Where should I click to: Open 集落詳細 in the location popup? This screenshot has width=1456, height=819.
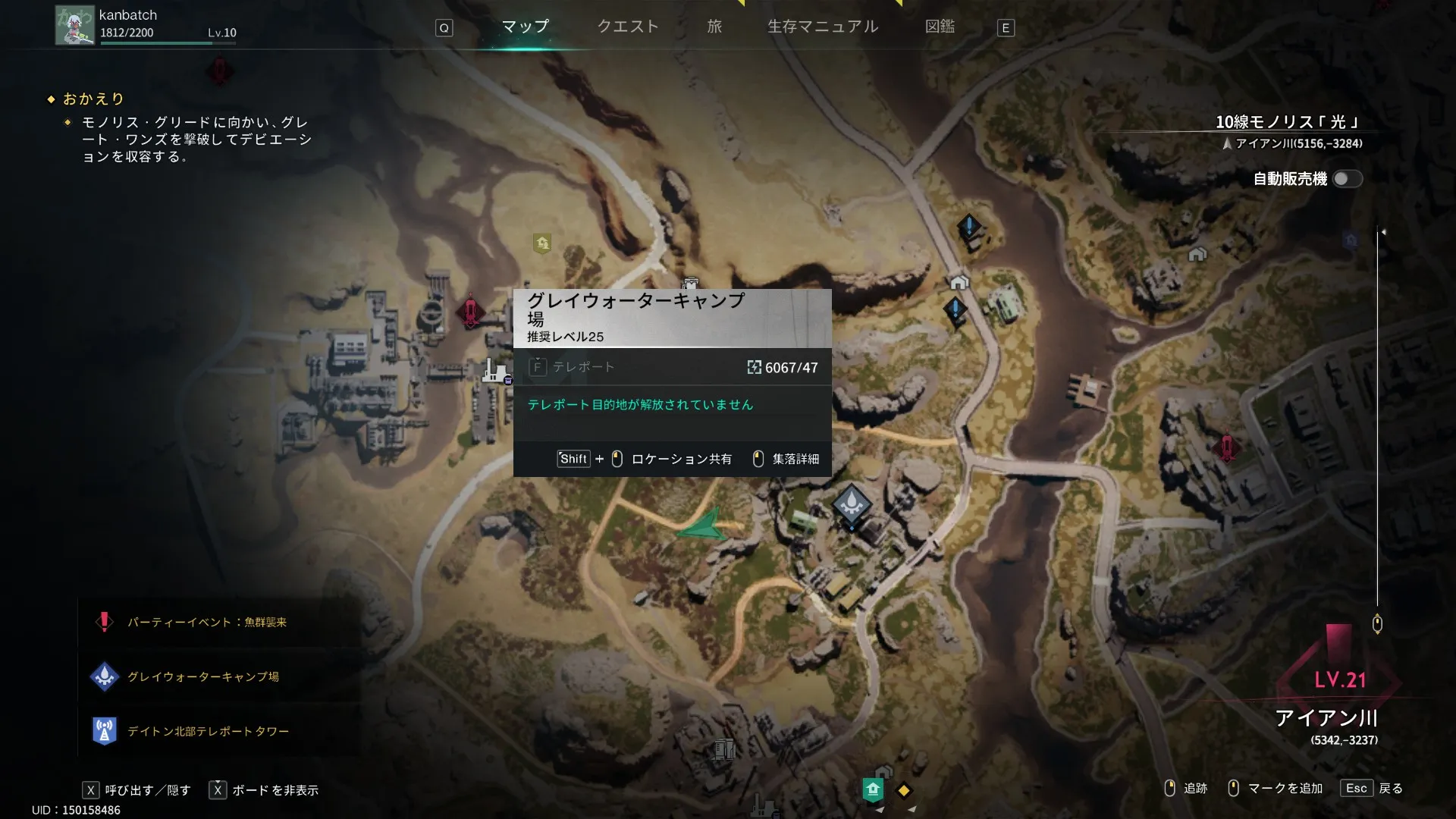786,459
